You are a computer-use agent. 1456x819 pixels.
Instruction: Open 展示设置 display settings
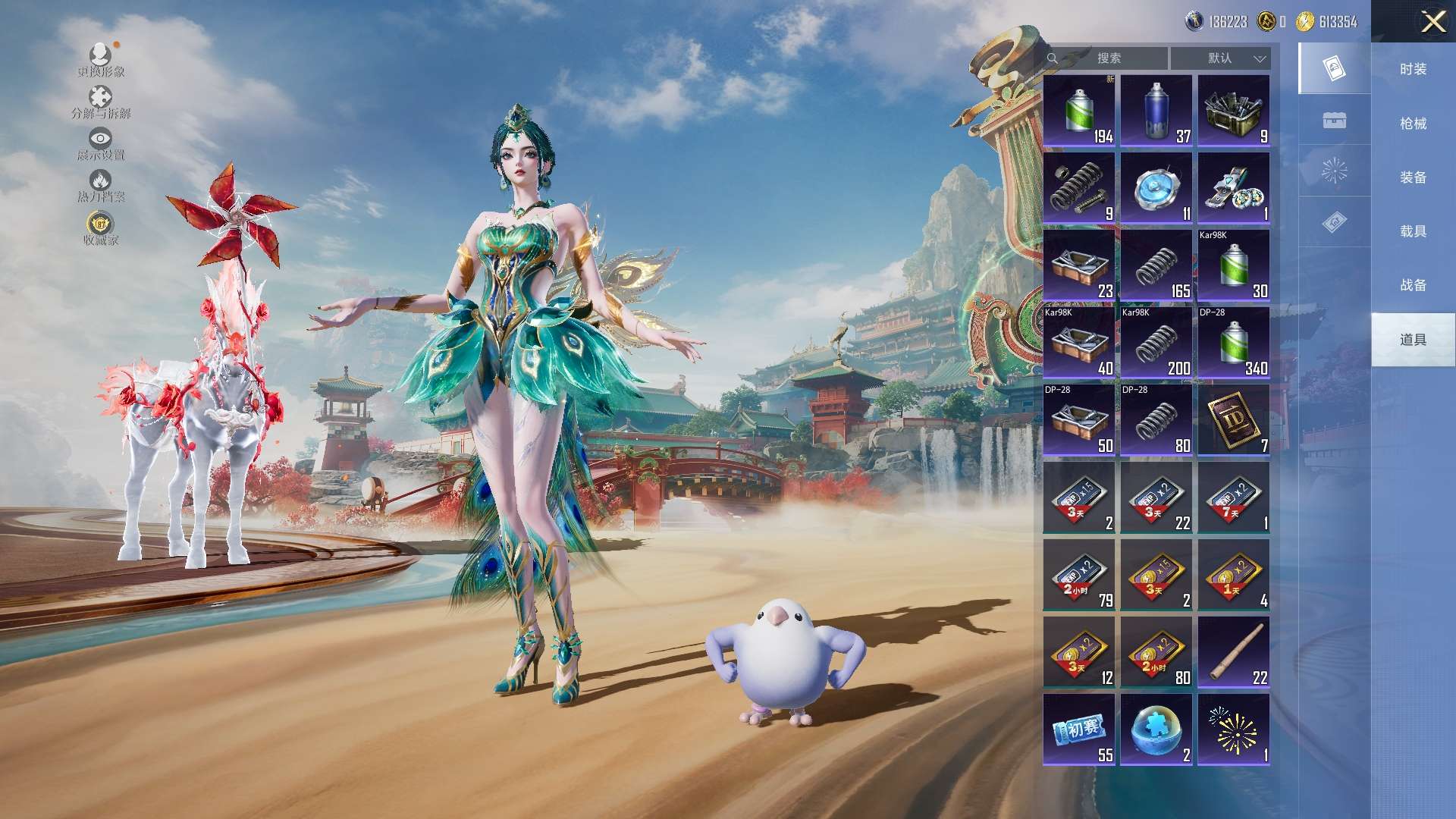101,144
